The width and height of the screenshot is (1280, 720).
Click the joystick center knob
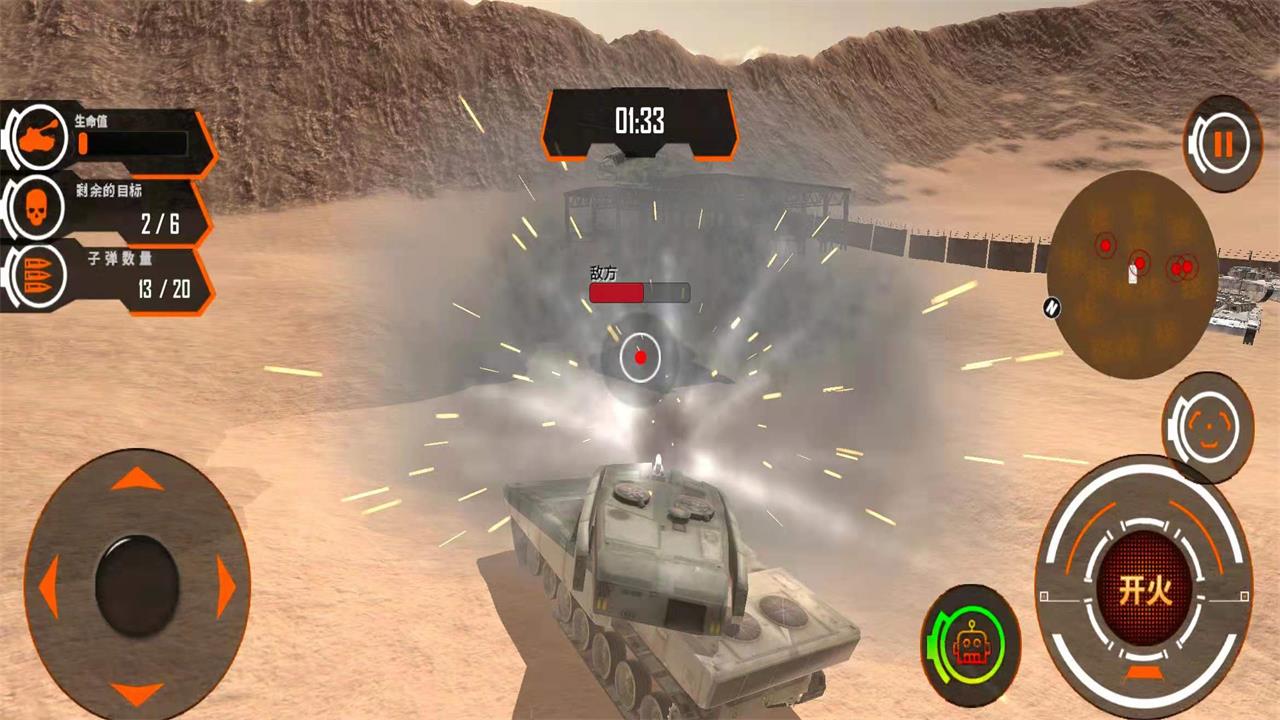click(137, 587)
